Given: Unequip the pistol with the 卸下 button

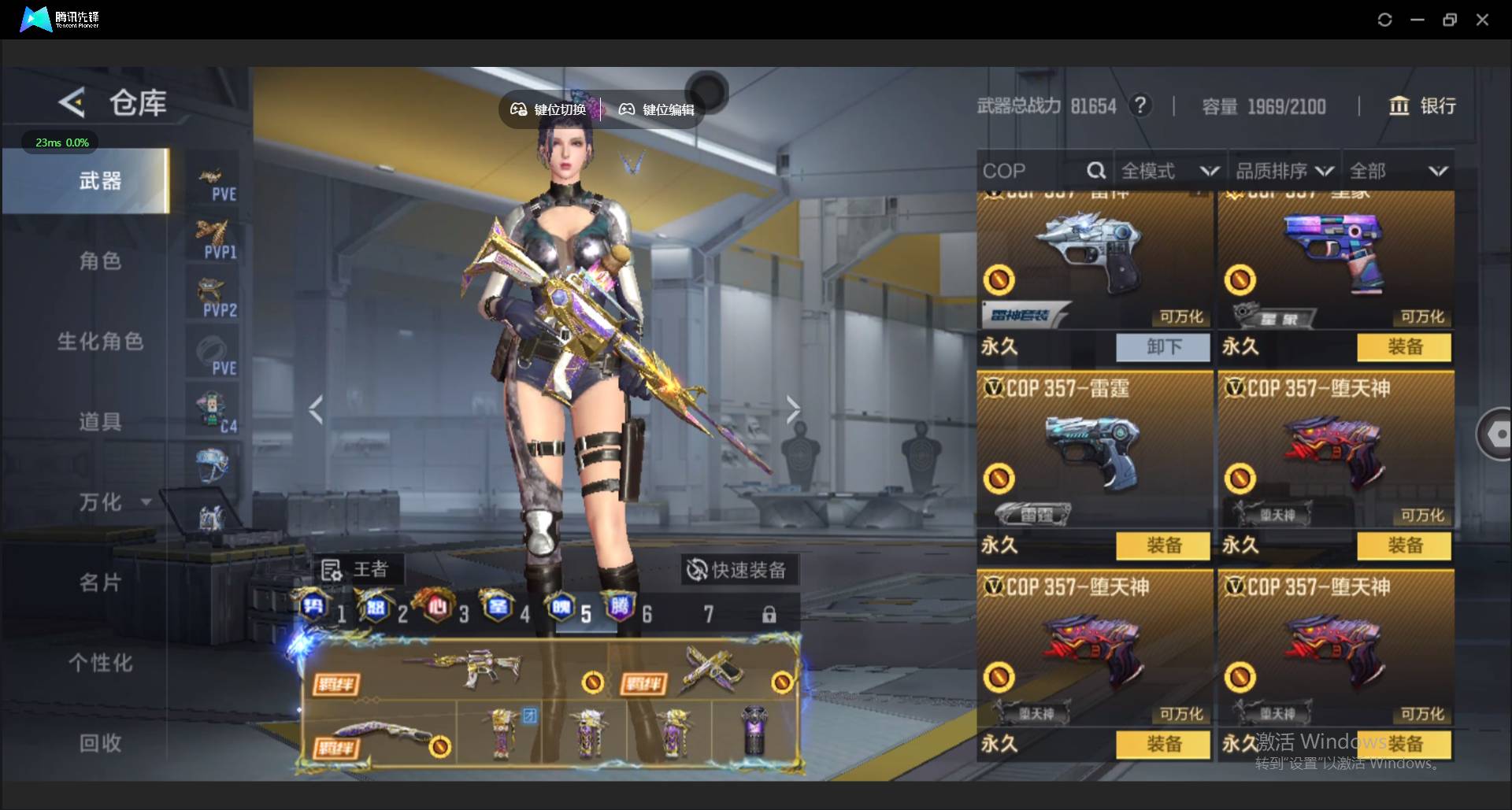Looking at the screenshot, I should [x=1163, y=347].
